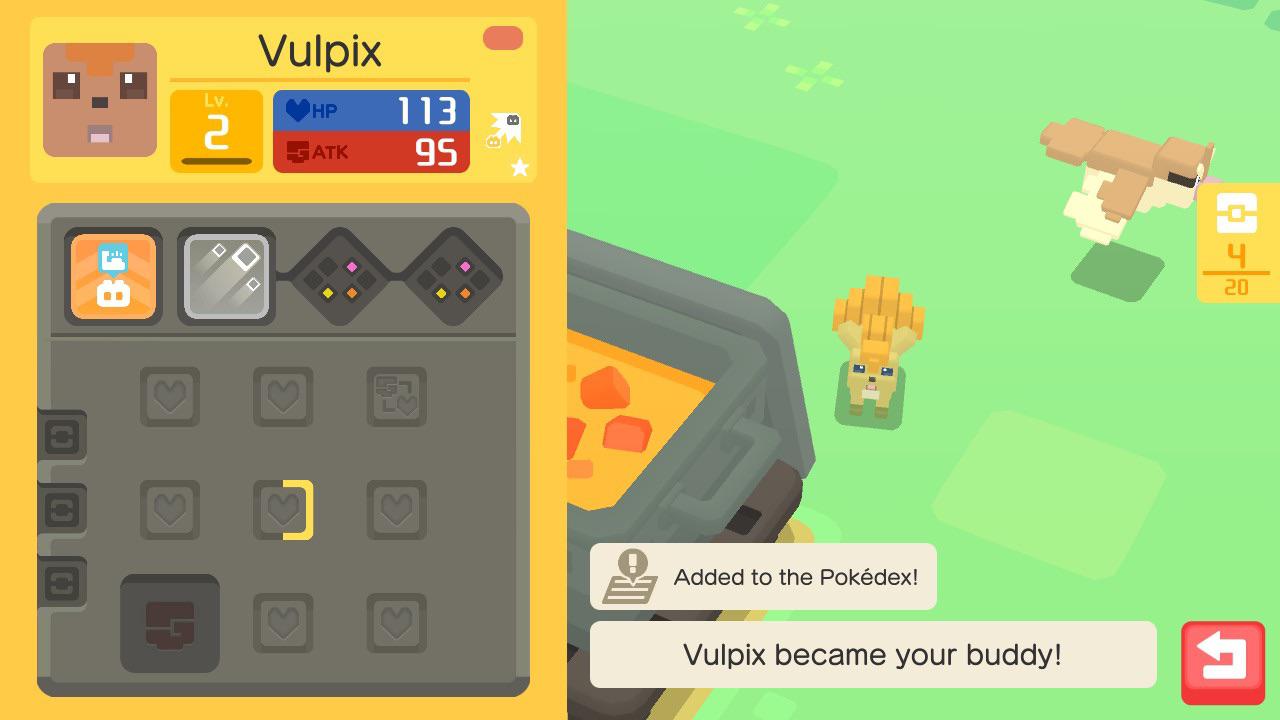Click the blue HP 113 stat bar
The image size is (1280, 720).
[371, 110]
